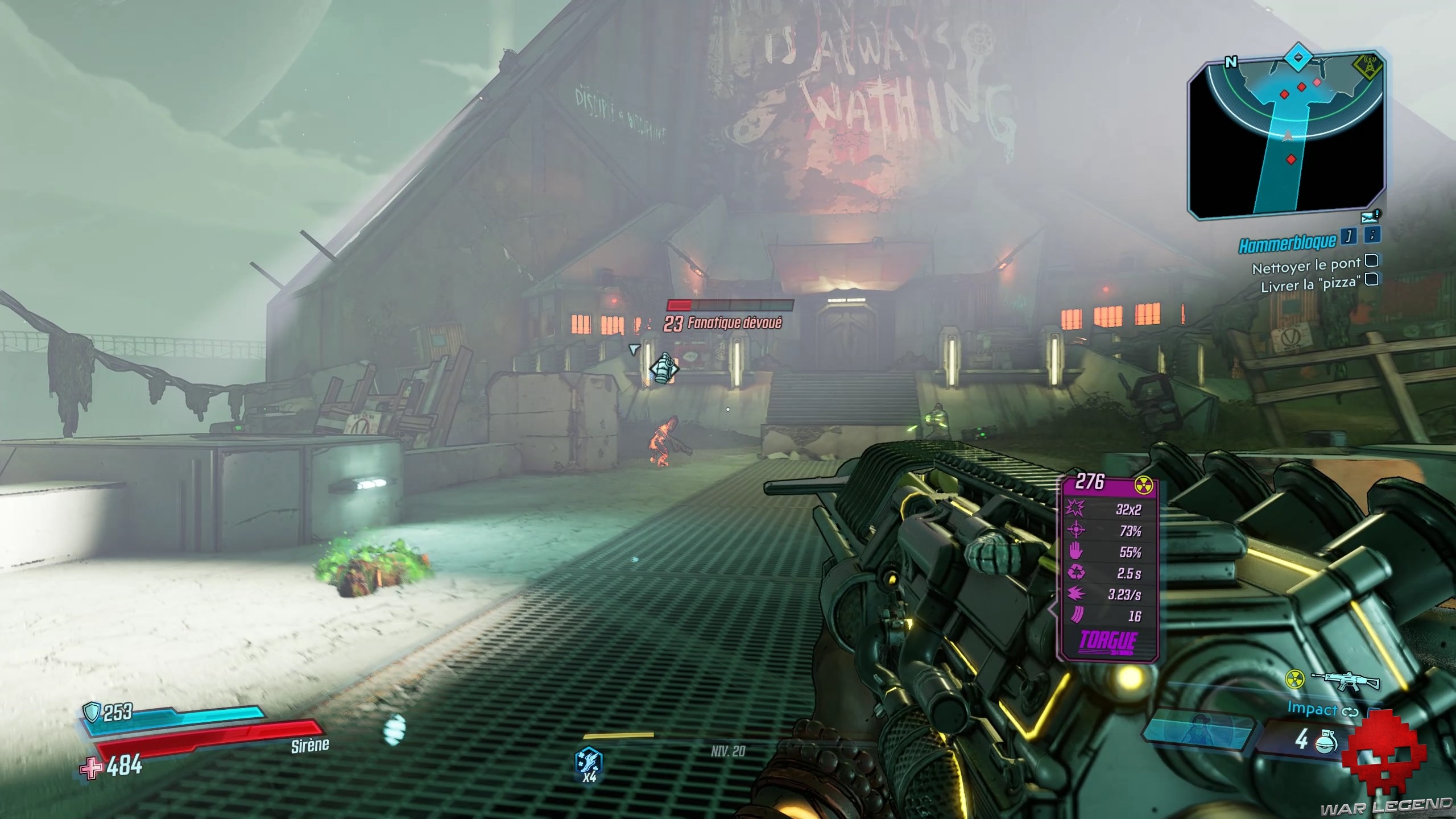1456x819 pixels.
Task: Click the green antenna tower icon on the minimap
Action: click(1367, 66)
